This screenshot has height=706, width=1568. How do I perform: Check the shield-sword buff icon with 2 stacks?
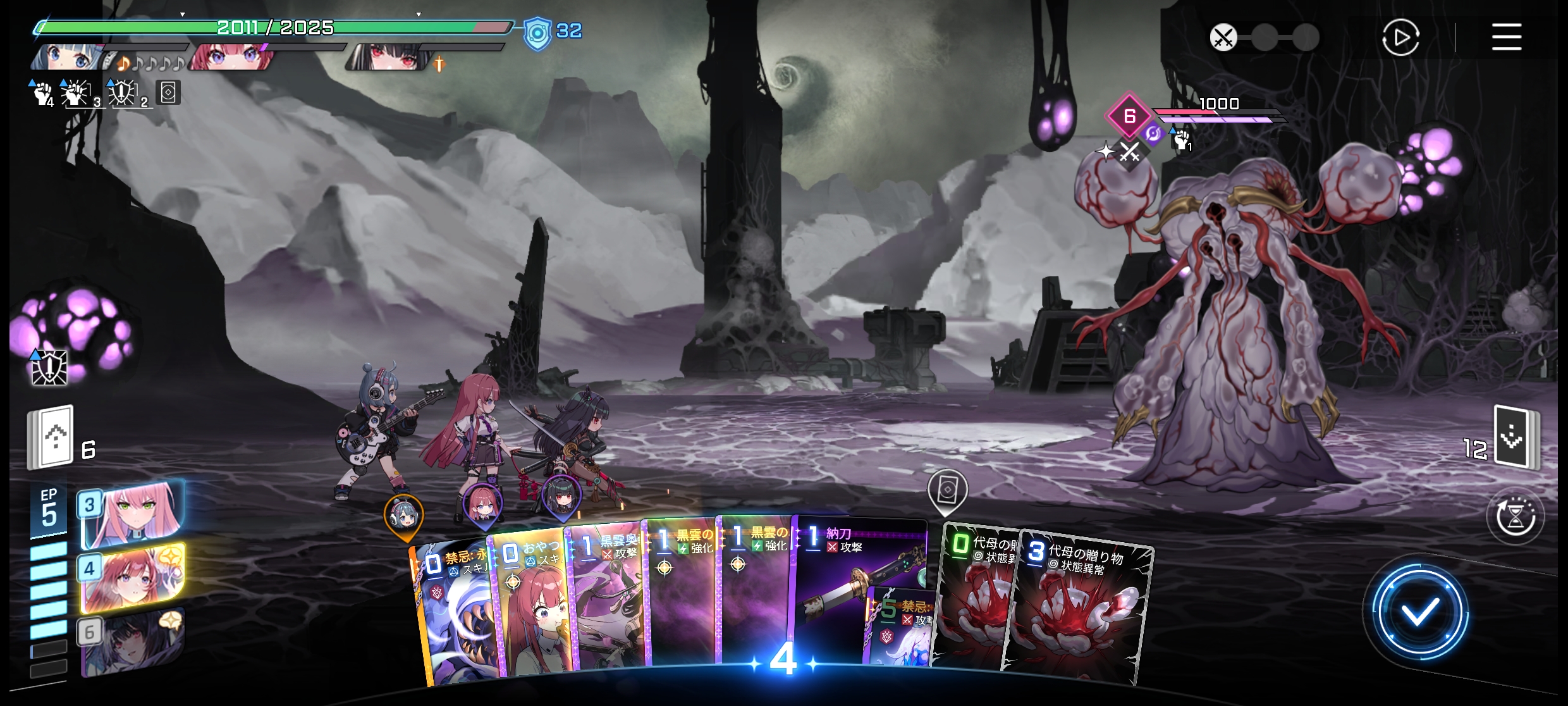pos(123,94)
